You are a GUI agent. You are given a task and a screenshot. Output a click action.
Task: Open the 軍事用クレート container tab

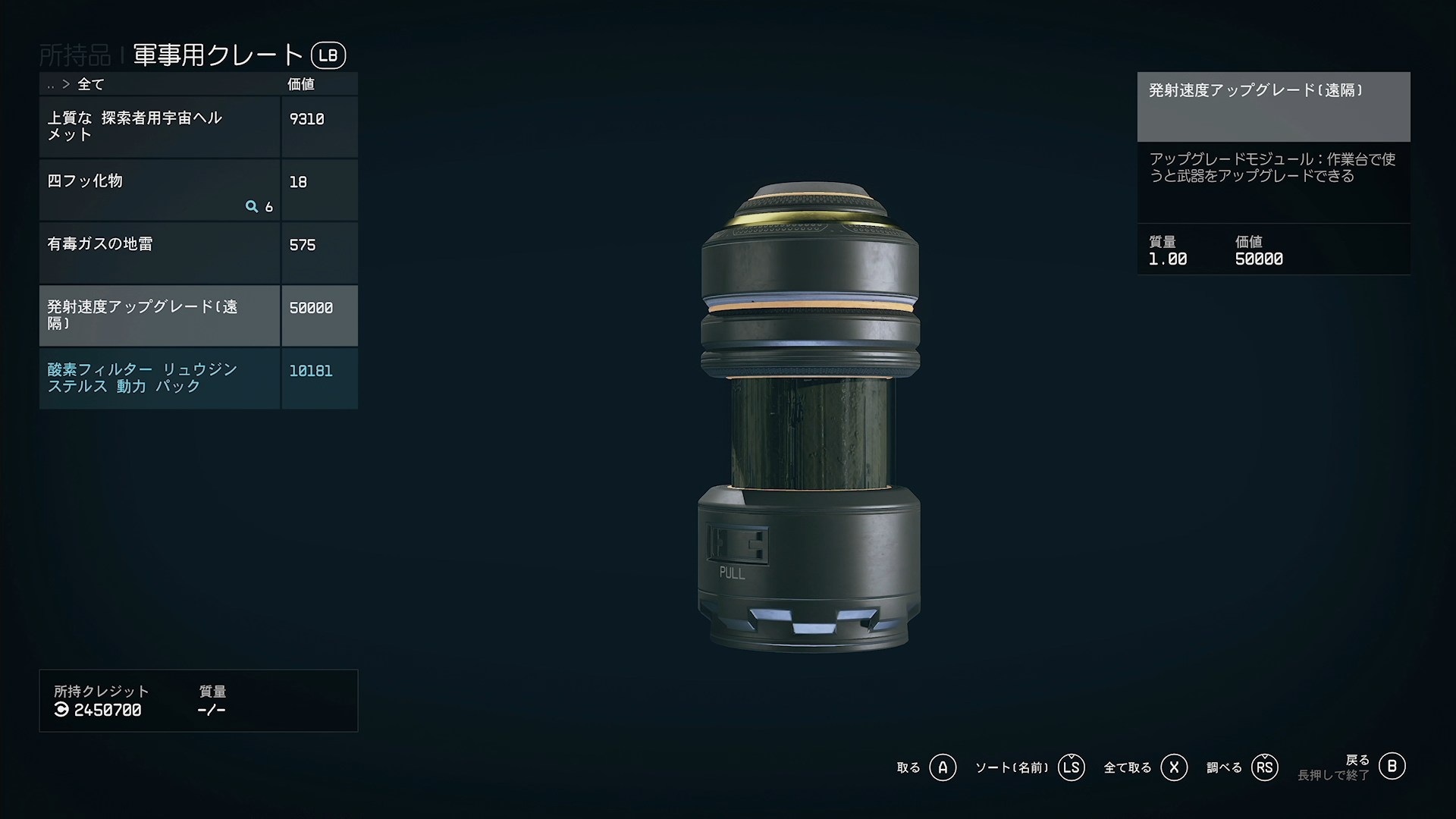[218, 55]
